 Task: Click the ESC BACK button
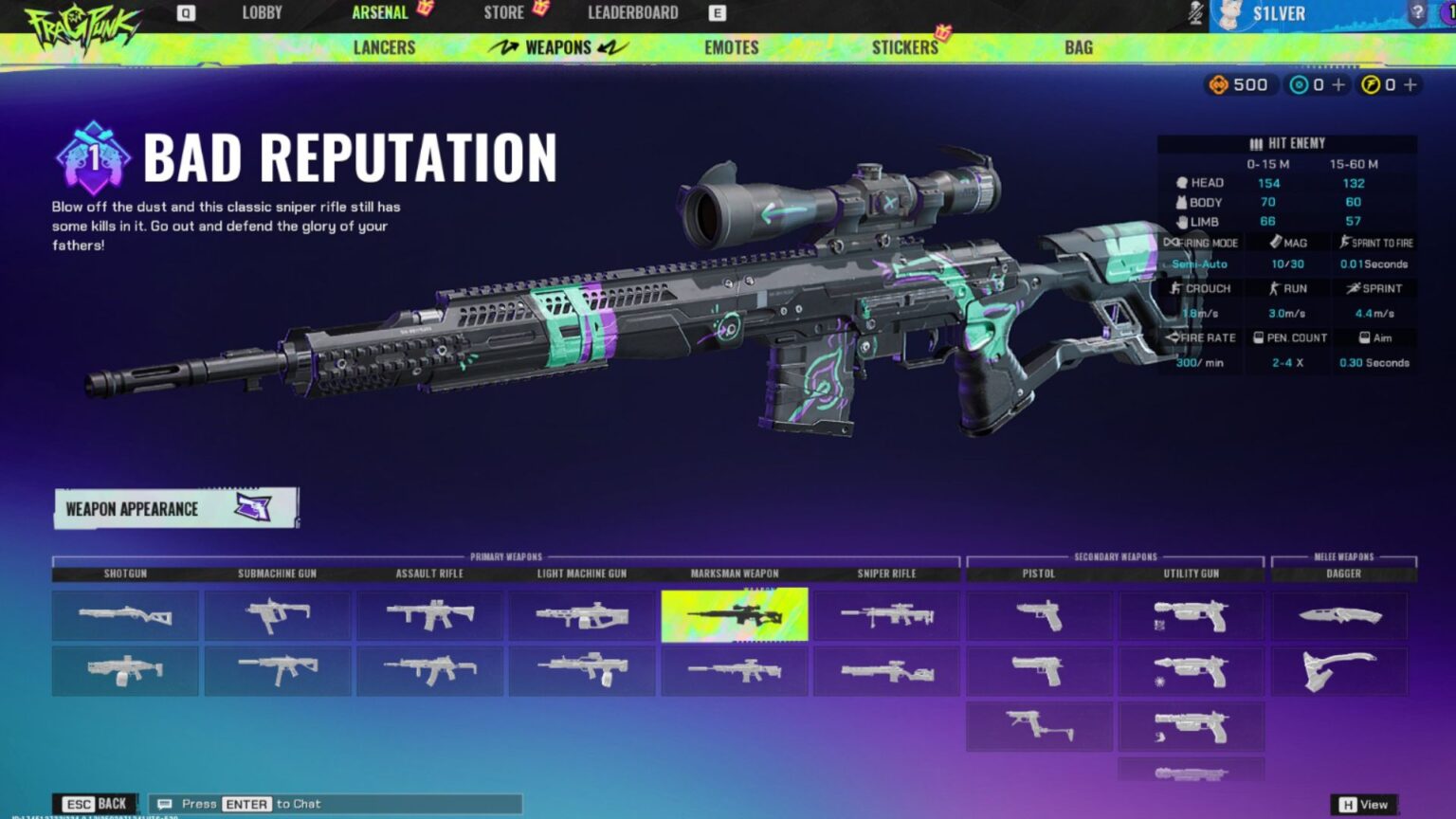(96, 803)
